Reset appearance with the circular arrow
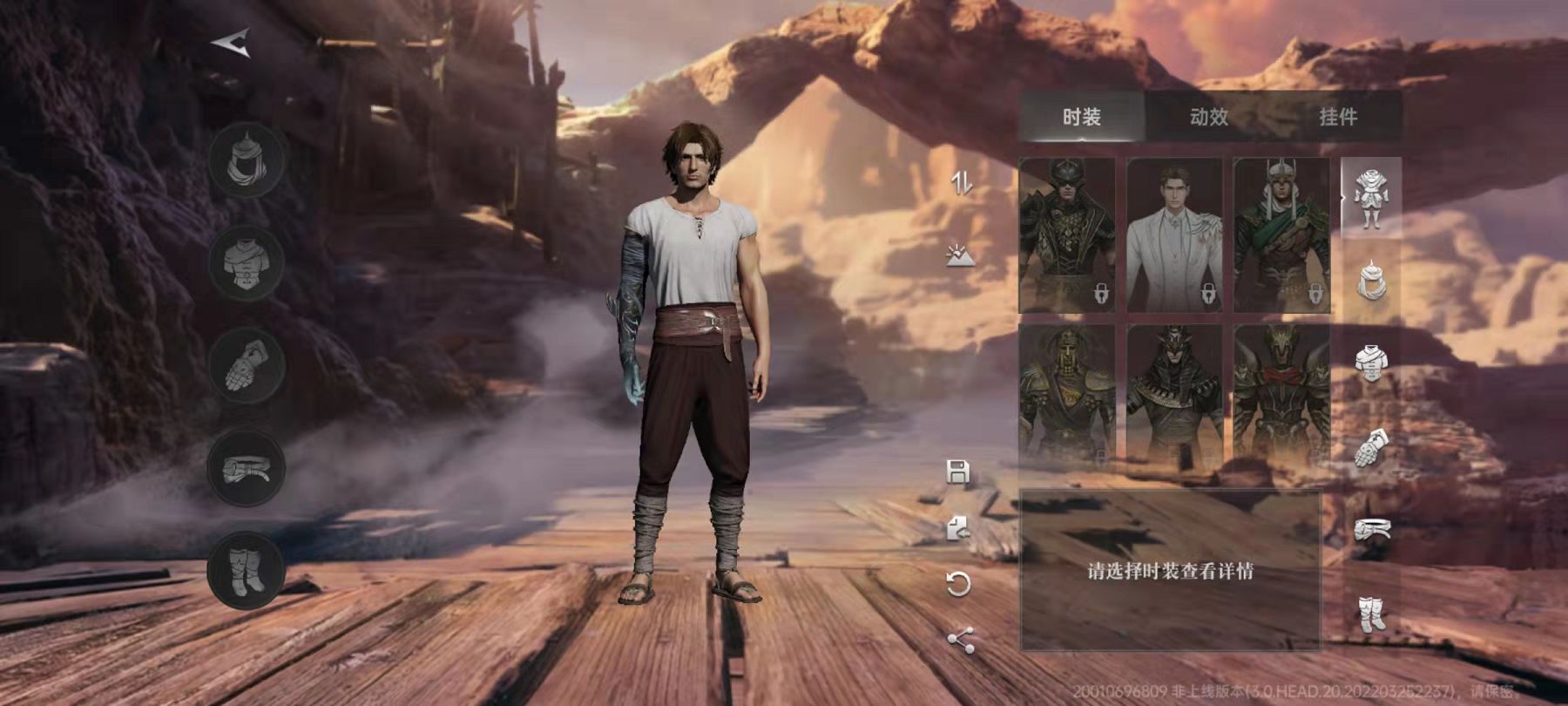The image size is (1568, 706). pyautogui.click(x=958, y=583)
